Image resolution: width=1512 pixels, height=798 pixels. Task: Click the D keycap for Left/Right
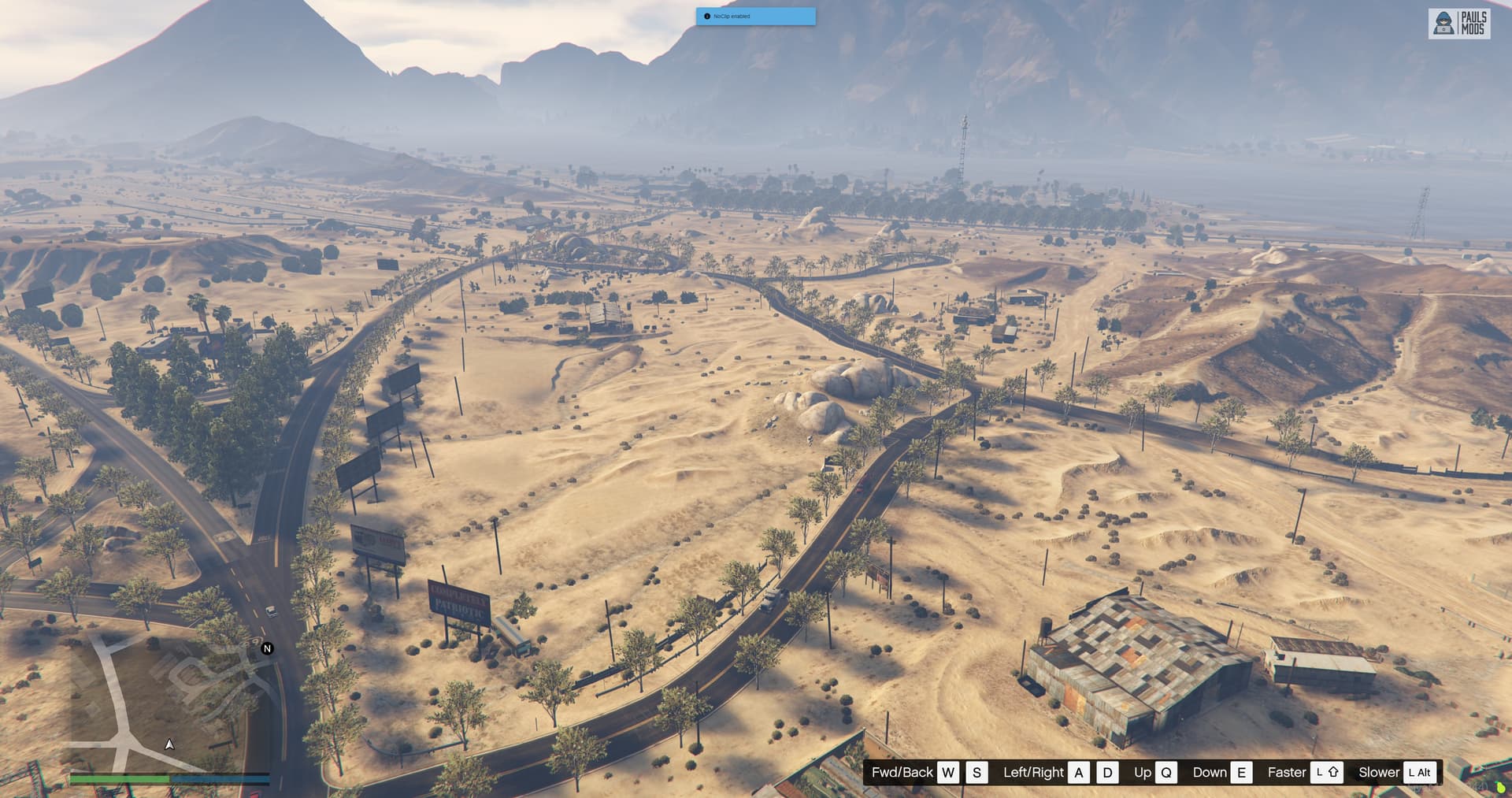tap(1105, 773)
